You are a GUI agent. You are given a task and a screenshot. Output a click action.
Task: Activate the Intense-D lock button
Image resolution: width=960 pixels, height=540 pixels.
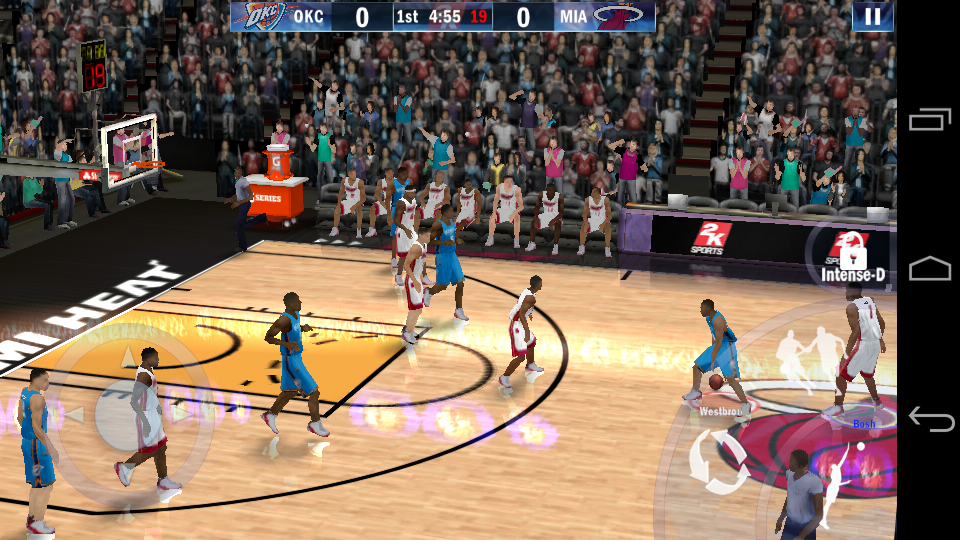[849, 255]
